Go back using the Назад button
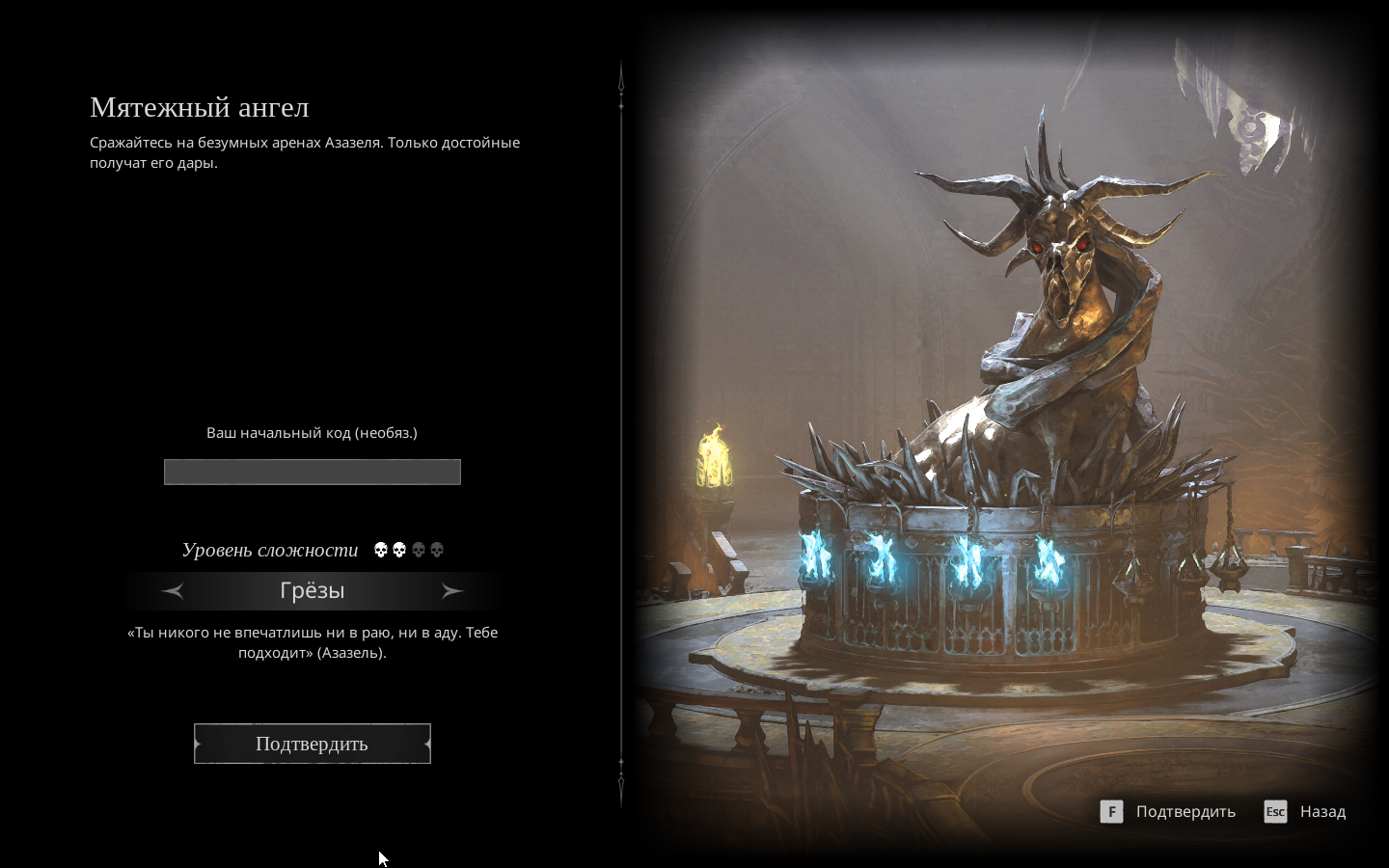1389x868 pixels. (1305, 812)
